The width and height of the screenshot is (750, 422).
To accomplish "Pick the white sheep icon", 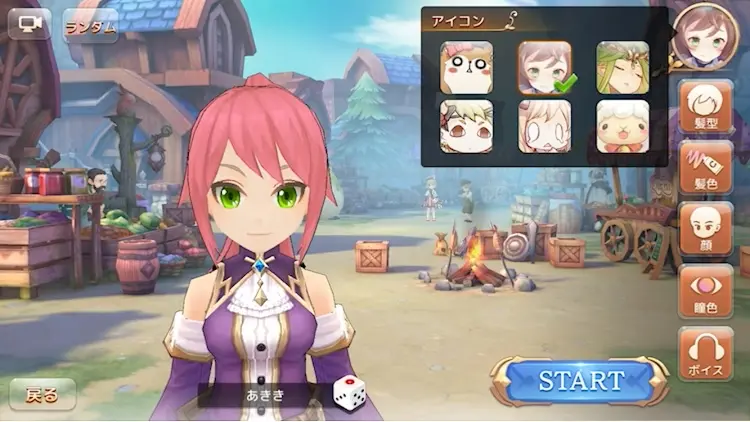I will pos(623,126).
